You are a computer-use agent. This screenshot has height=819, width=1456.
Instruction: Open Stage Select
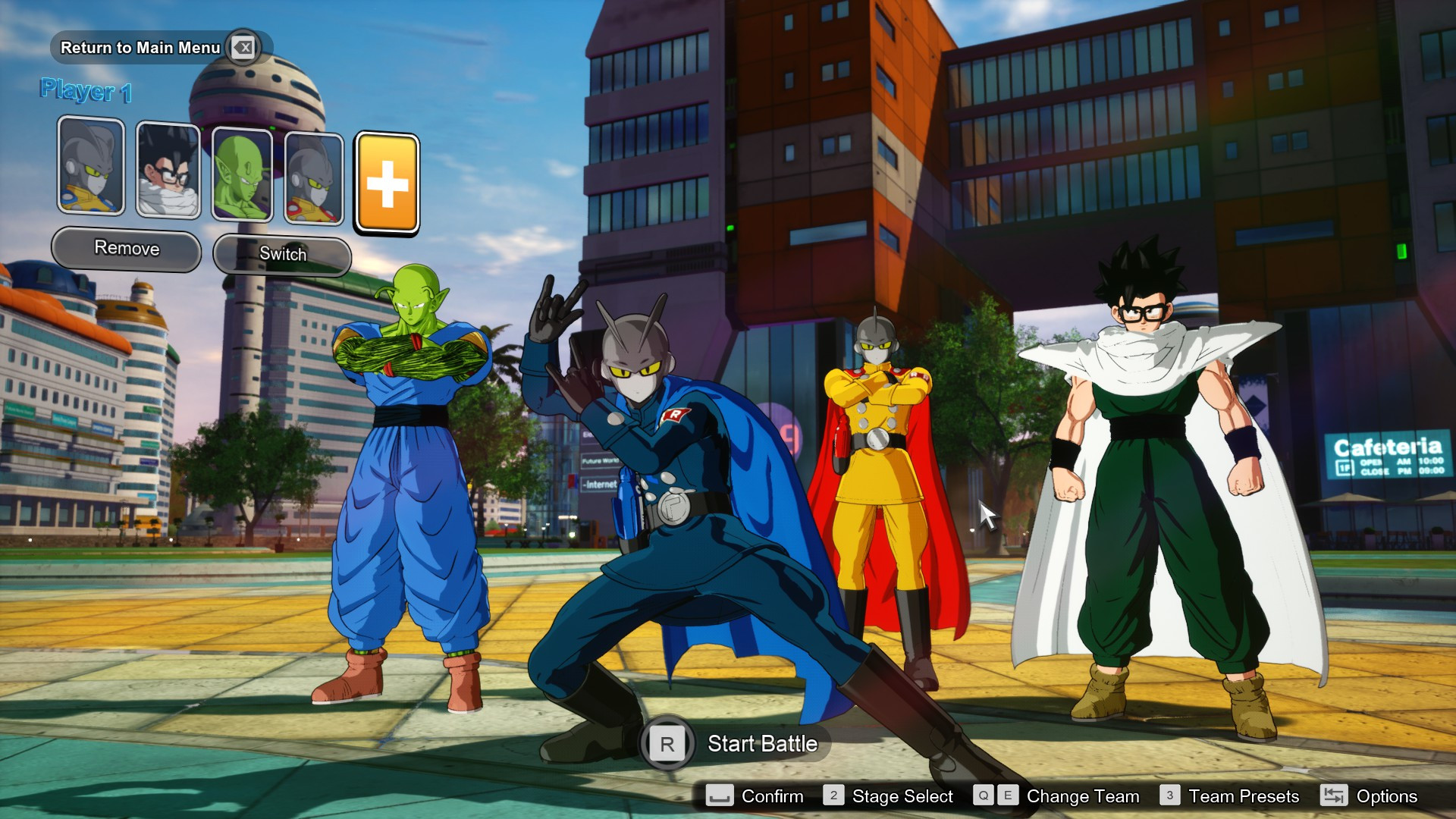902,796
